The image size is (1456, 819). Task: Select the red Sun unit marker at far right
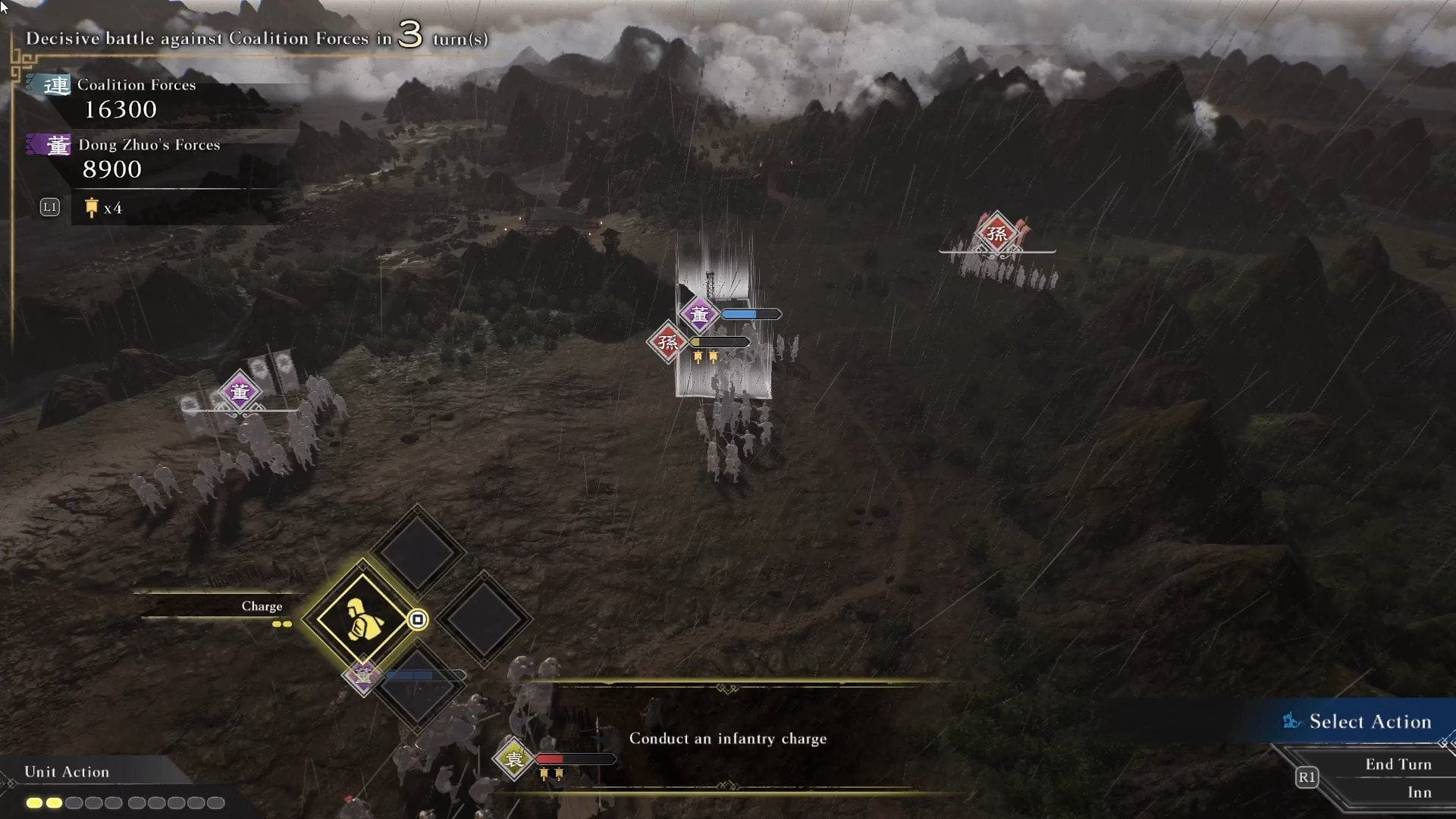click(x=996, y=233)
